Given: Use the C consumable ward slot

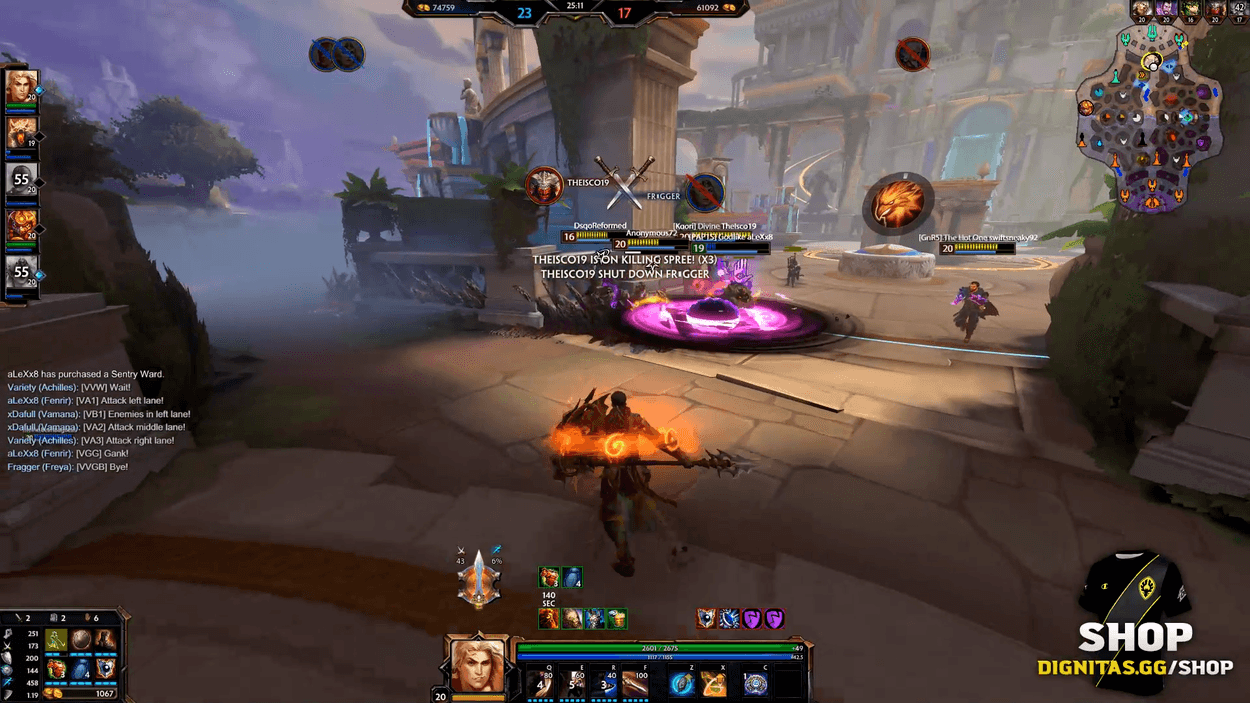Looking at the screenshot, I should click(x=757, y=684).
